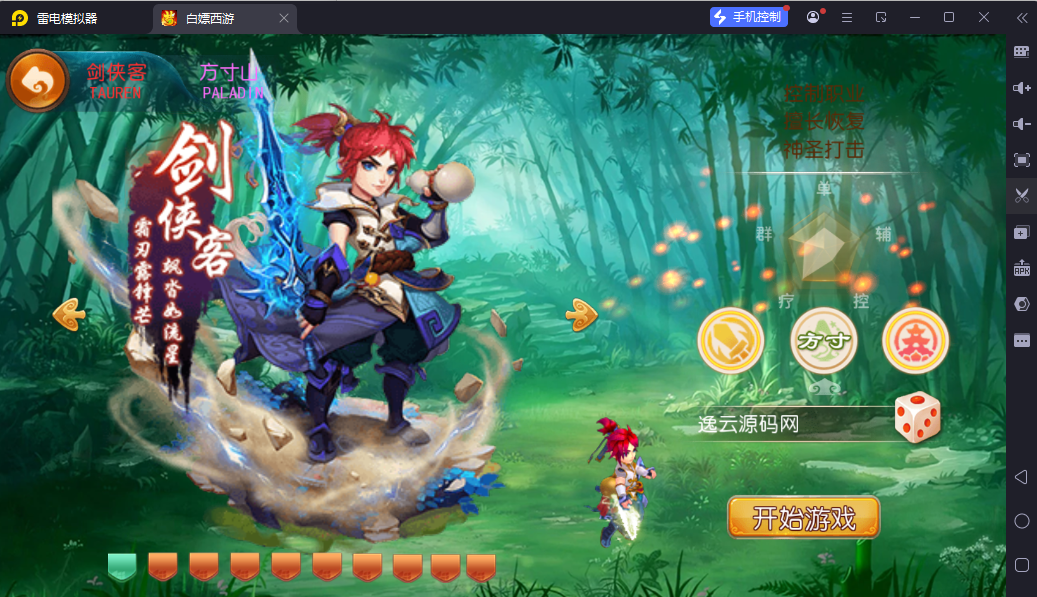The image size is (1037, 597).
Task: Edit the character name field 逸云源码网
Action: (x=790, y=424)
